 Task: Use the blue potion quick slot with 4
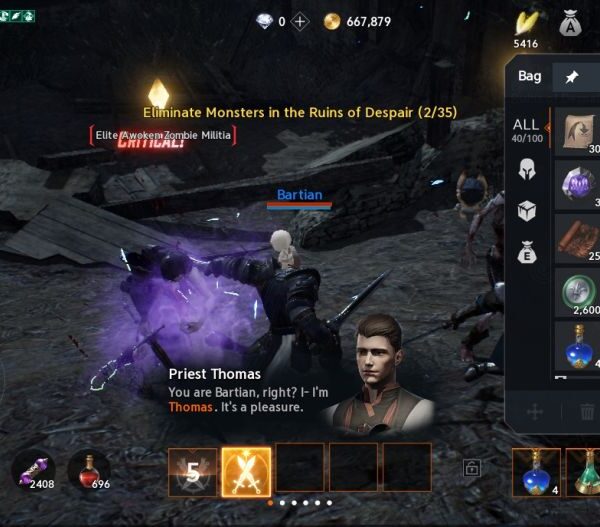536,471
